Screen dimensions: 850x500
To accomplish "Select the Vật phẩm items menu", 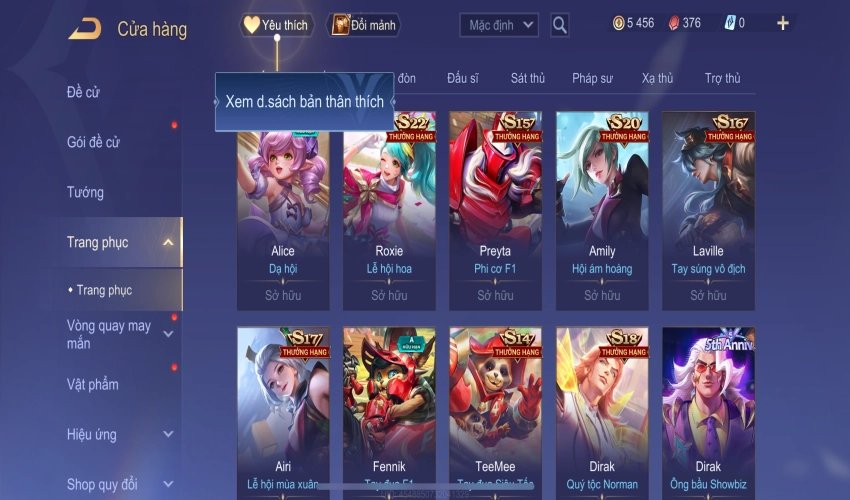I will (x=93, y=385).
